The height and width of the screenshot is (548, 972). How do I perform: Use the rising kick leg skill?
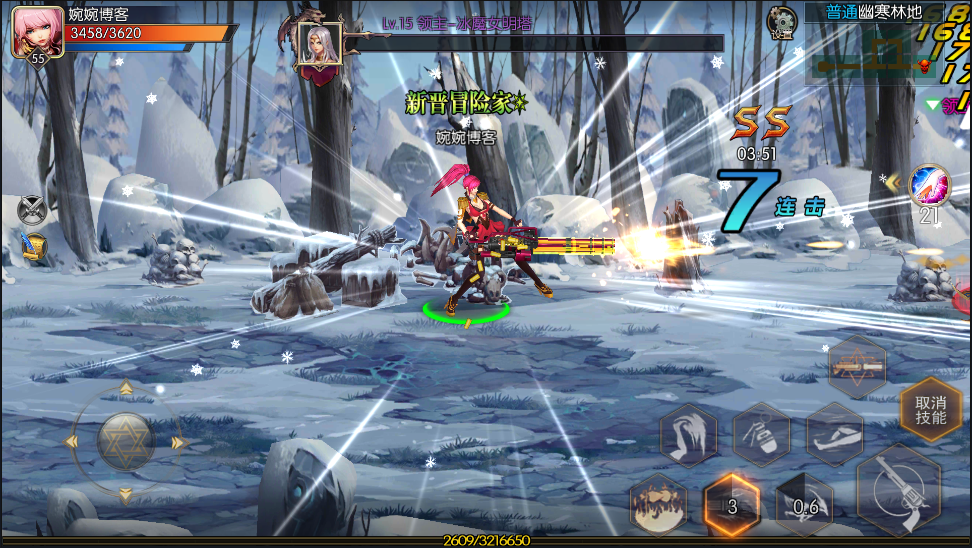tap(688, 435)
